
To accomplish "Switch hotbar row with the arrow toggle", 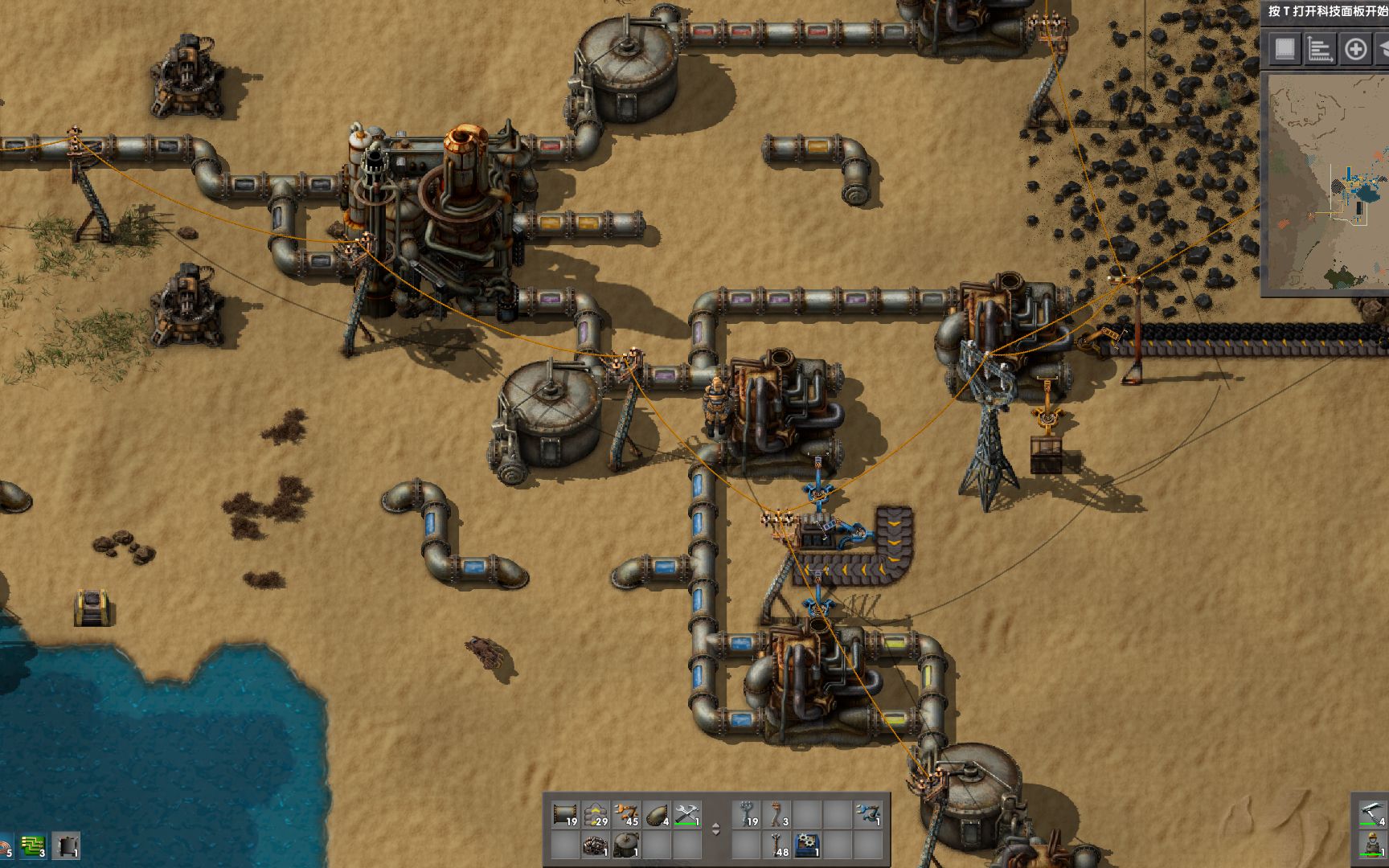I will (x=716, y=829).
